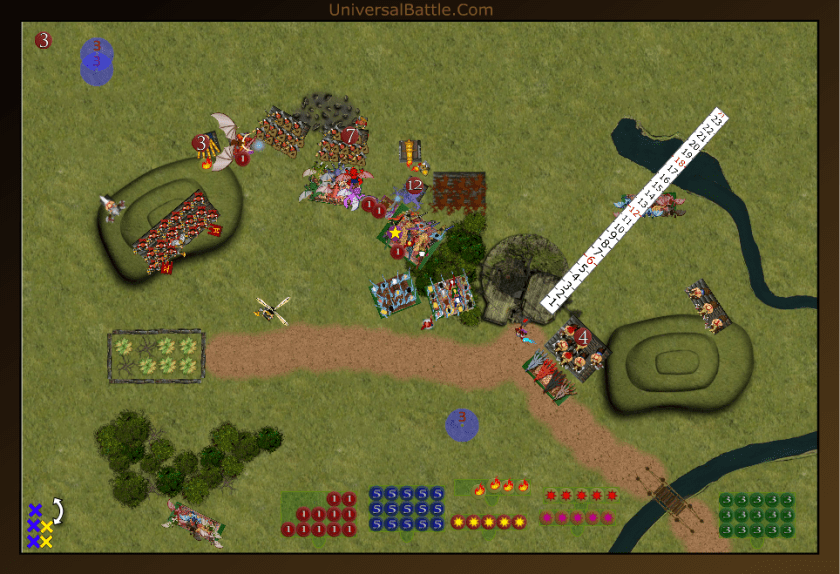Click the white curved rotate arrow
840x574 pixels.
tap(58, 511)
